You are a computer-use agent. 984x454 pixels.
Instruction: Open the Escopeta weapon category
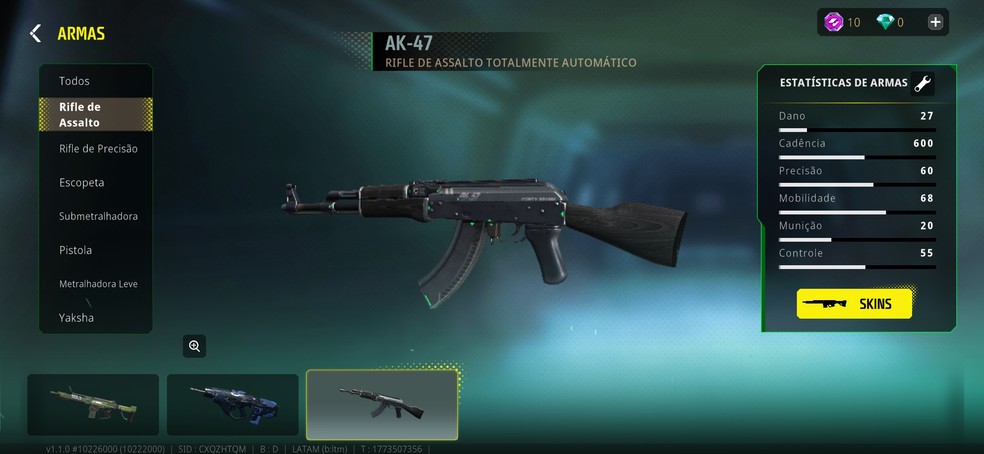tap(82, 183)
